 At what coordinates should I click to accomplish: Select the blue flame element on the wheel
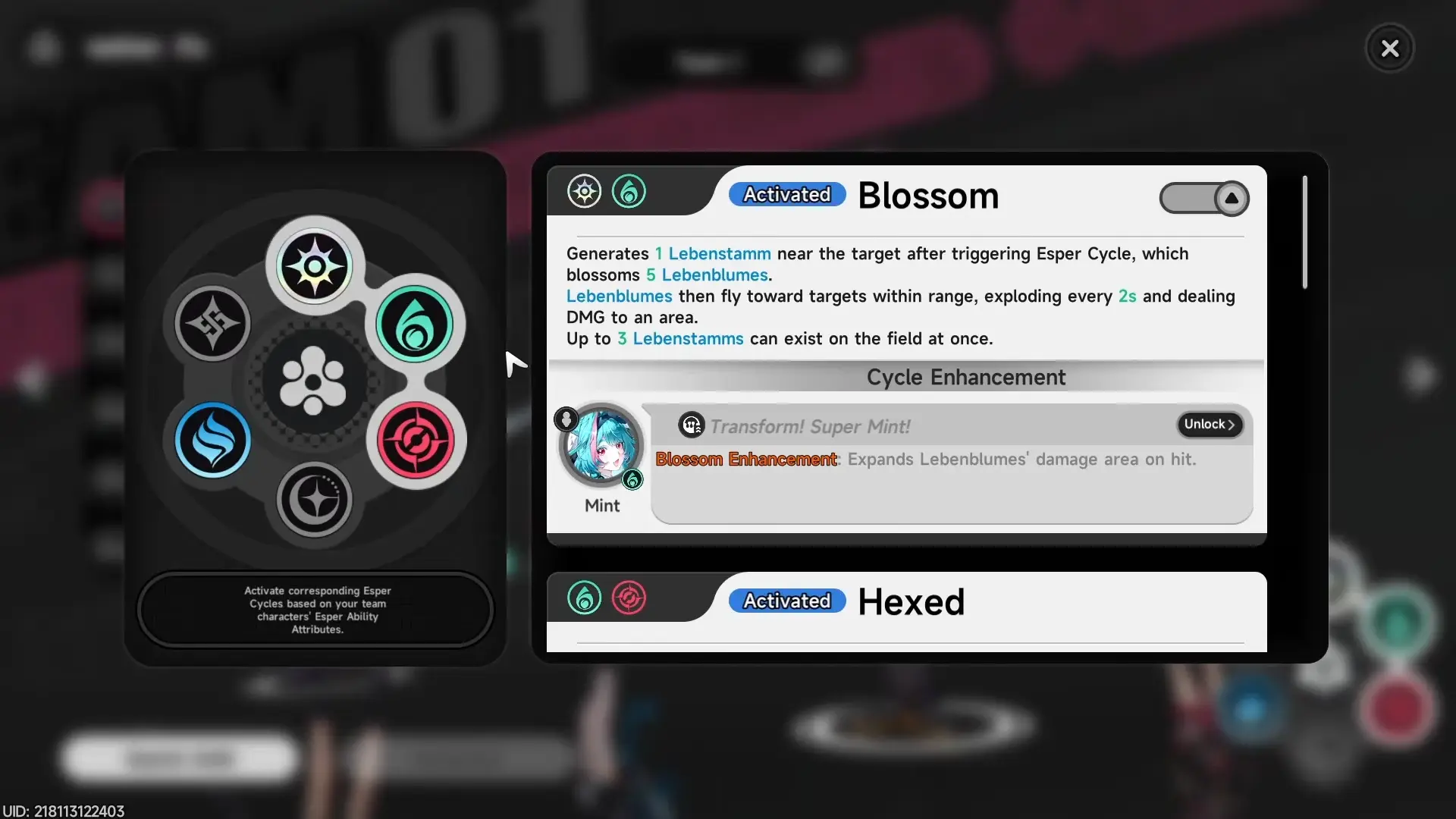click(x=212, y=441)
